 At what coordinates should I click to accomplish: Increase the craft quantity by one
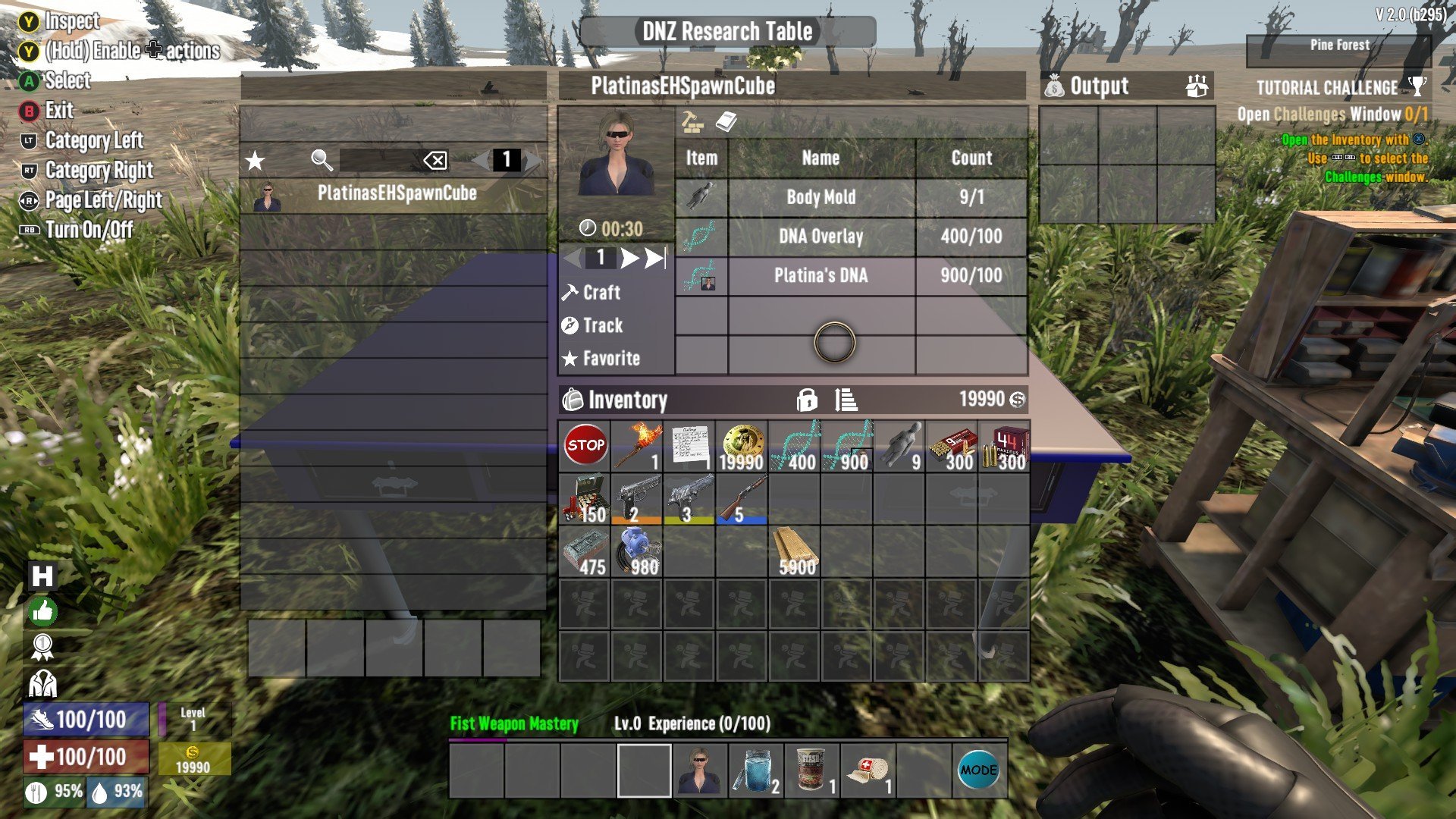click(x=629, y=259)
